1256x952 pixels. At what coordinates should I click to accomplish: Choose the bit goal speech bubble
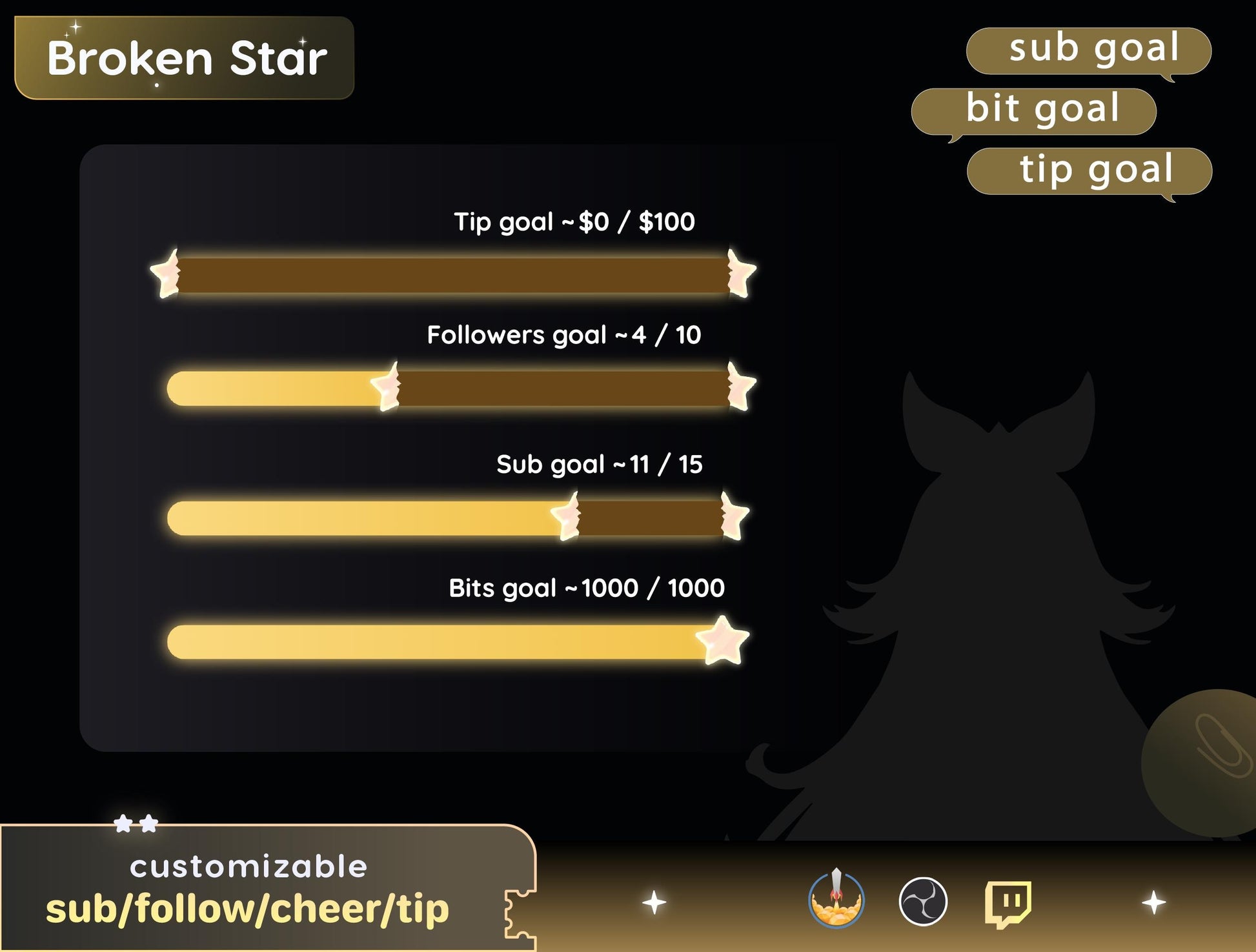pyautogui.click(x=1034, y=111)
